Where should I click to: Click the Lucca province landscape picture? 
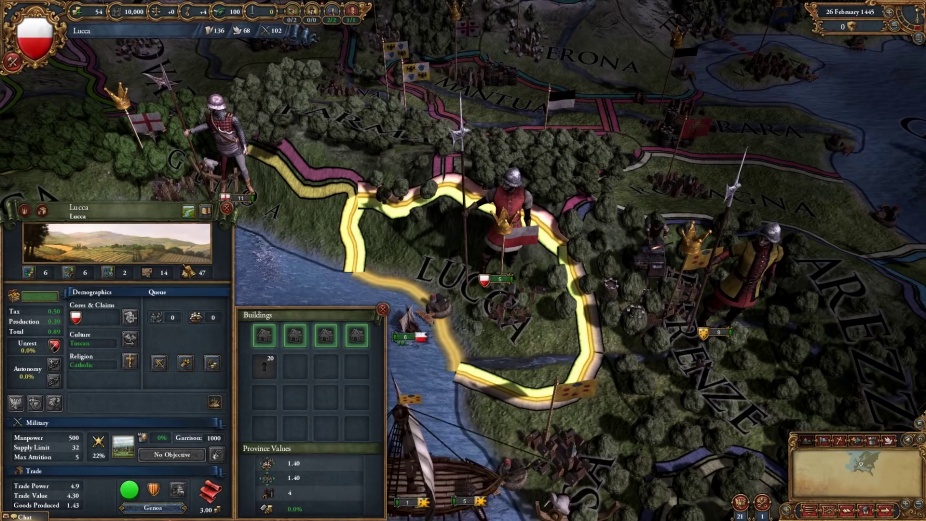[x=117, y=244]
